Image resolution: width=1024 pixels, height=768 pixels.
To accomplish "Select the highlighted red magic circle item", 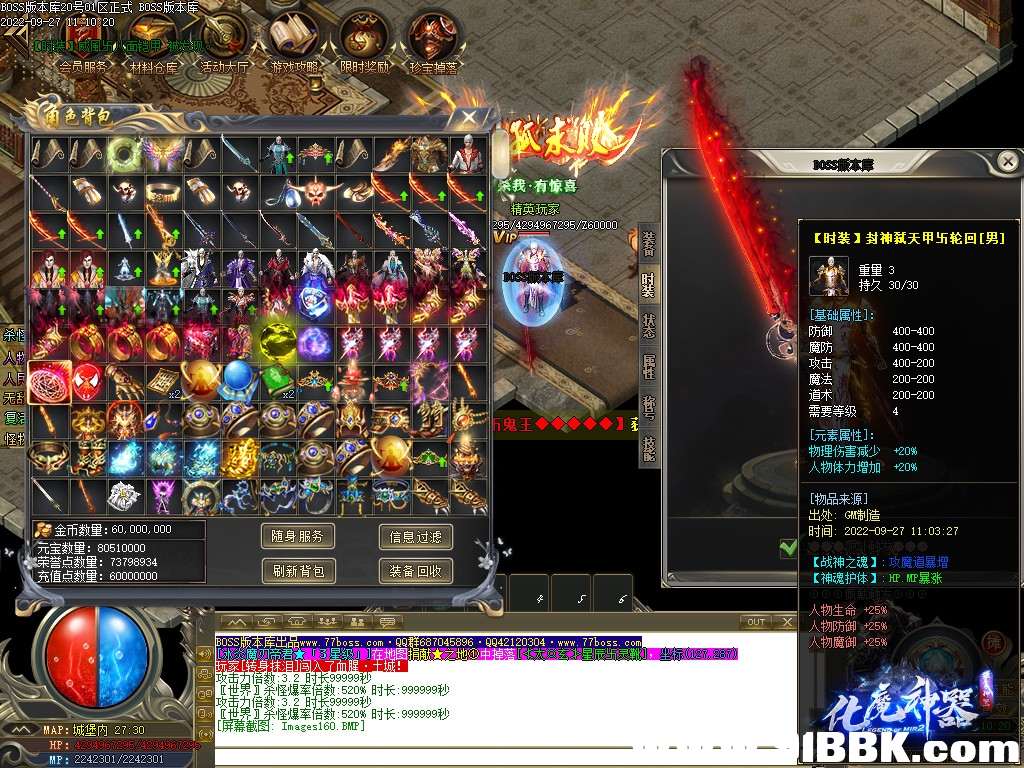I will [x=48, y=382].
